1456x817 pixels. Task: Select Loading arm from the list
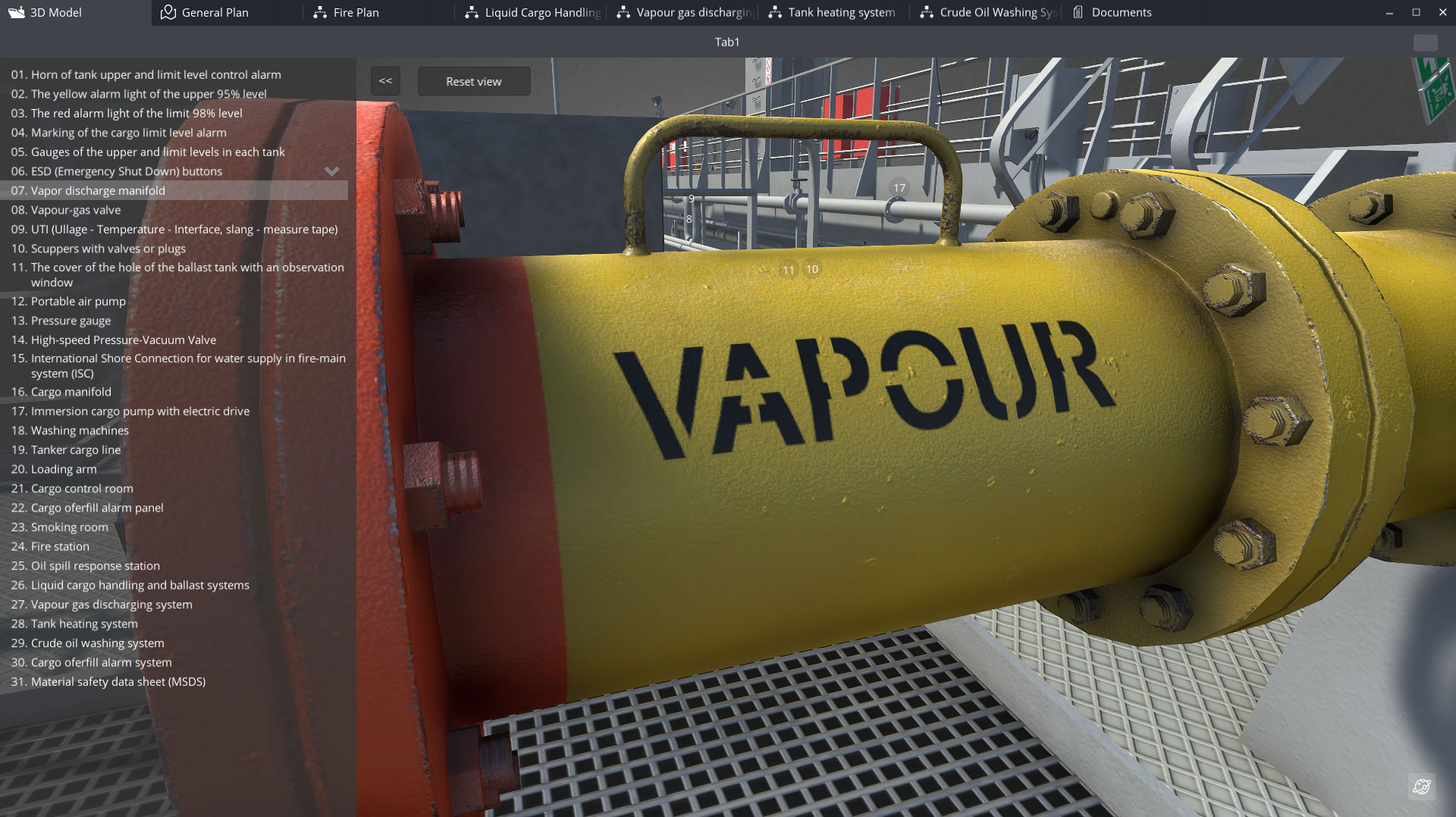coord(64,469)
